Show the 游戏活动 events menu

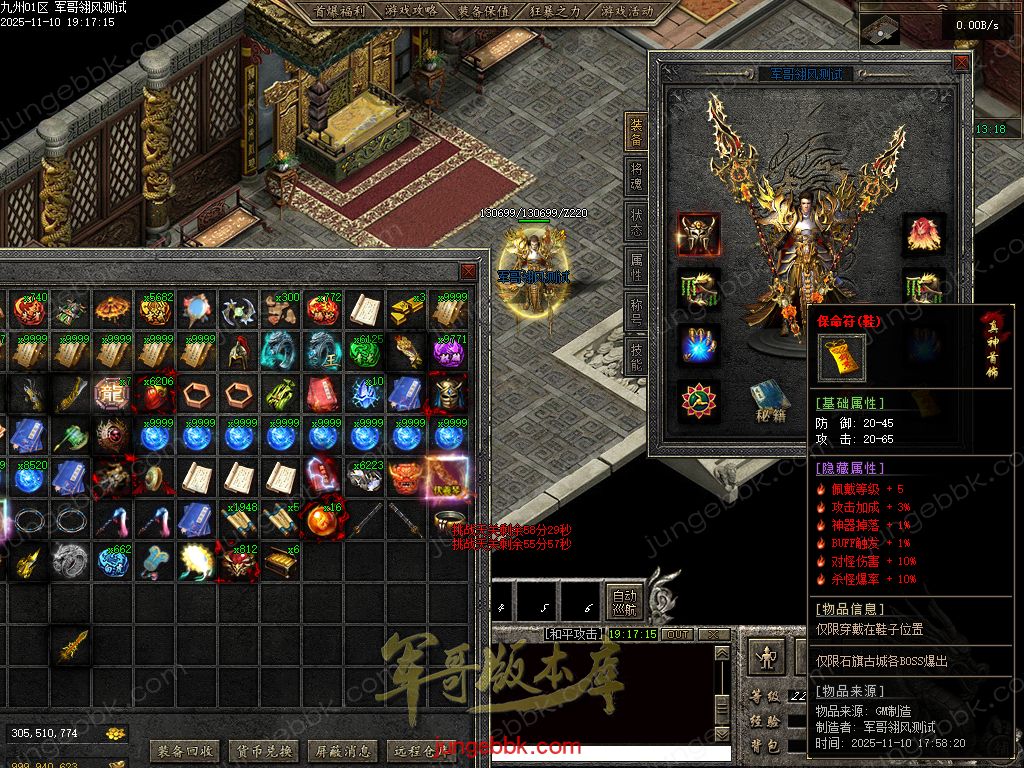click(627, 12)
